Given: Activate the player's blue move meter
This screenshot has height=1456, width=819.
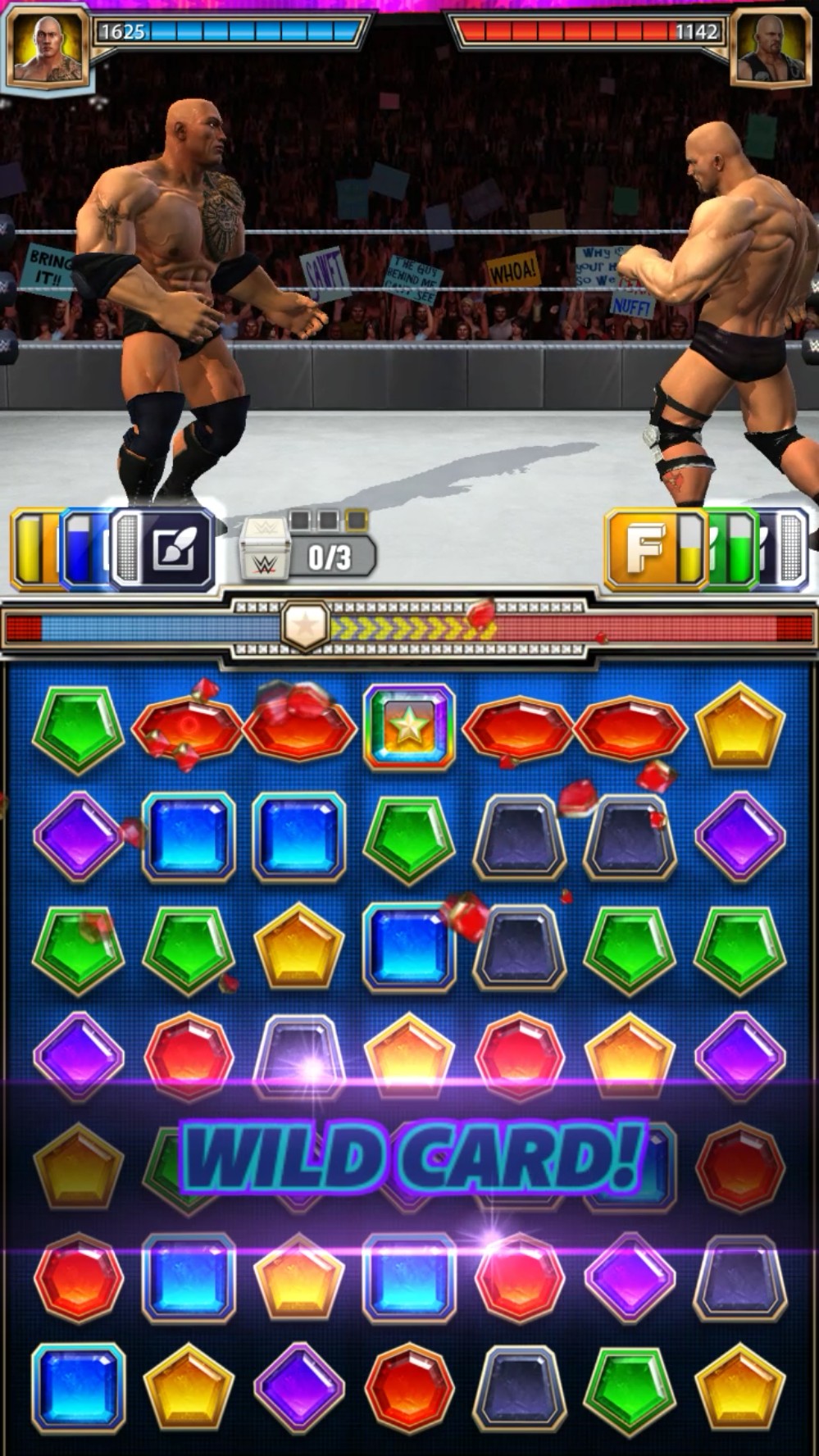Looking at the screenshot, I should click(82, 549).
